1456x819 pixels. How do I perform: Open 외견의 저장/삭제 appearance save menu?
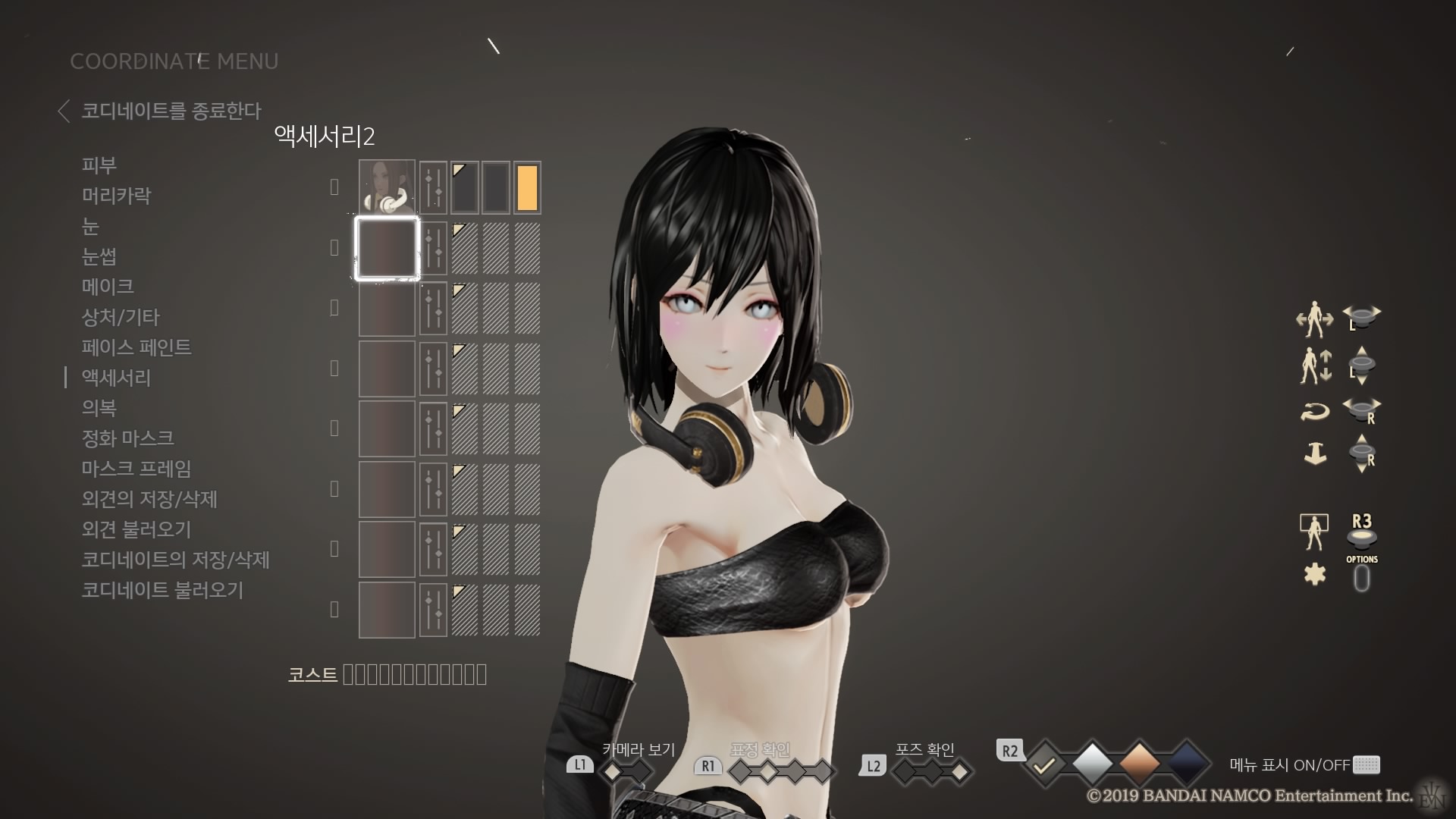click(x=149, y=499)
